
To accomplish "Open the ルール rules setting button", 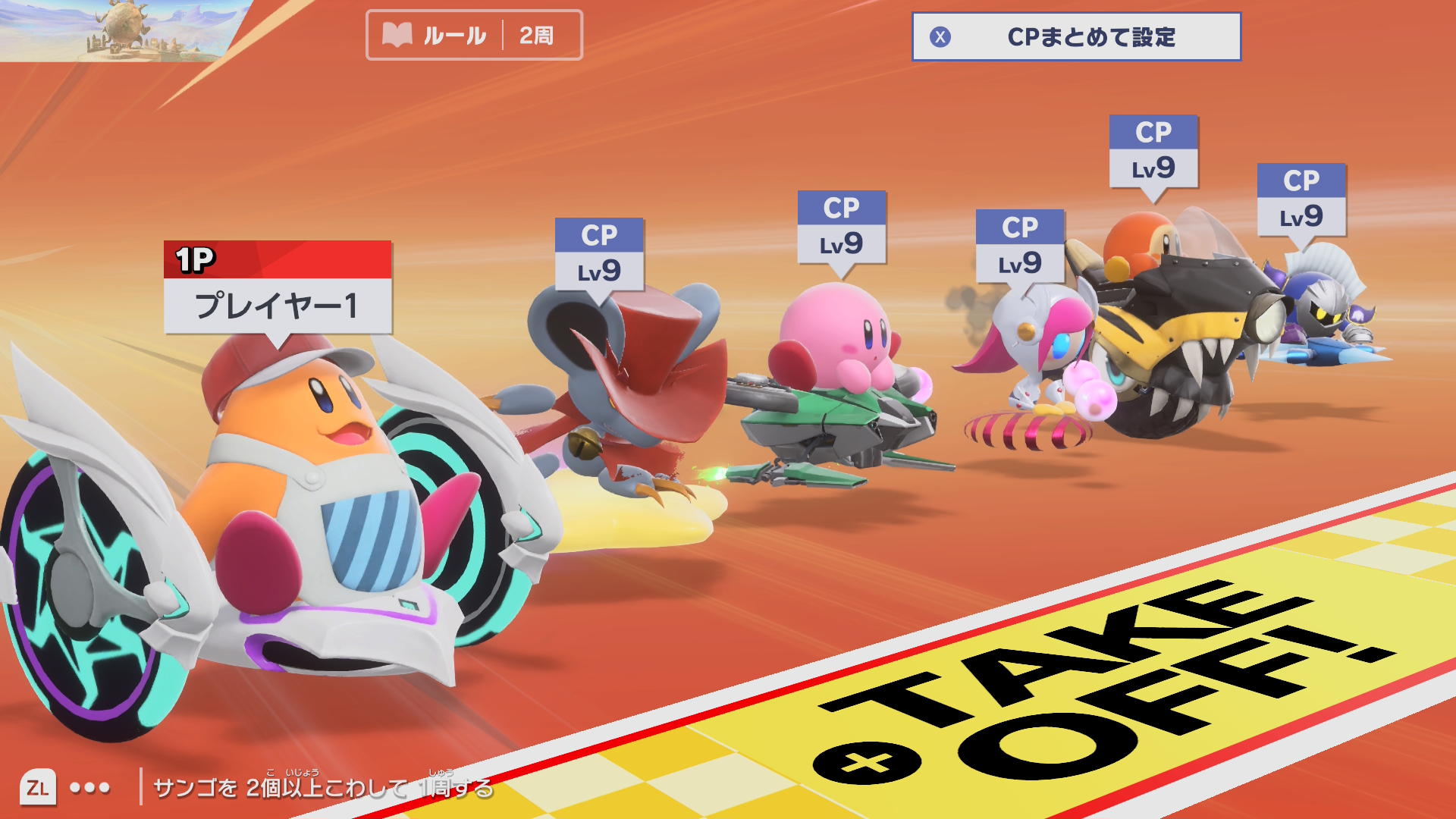I will click(x=474, y=35).
